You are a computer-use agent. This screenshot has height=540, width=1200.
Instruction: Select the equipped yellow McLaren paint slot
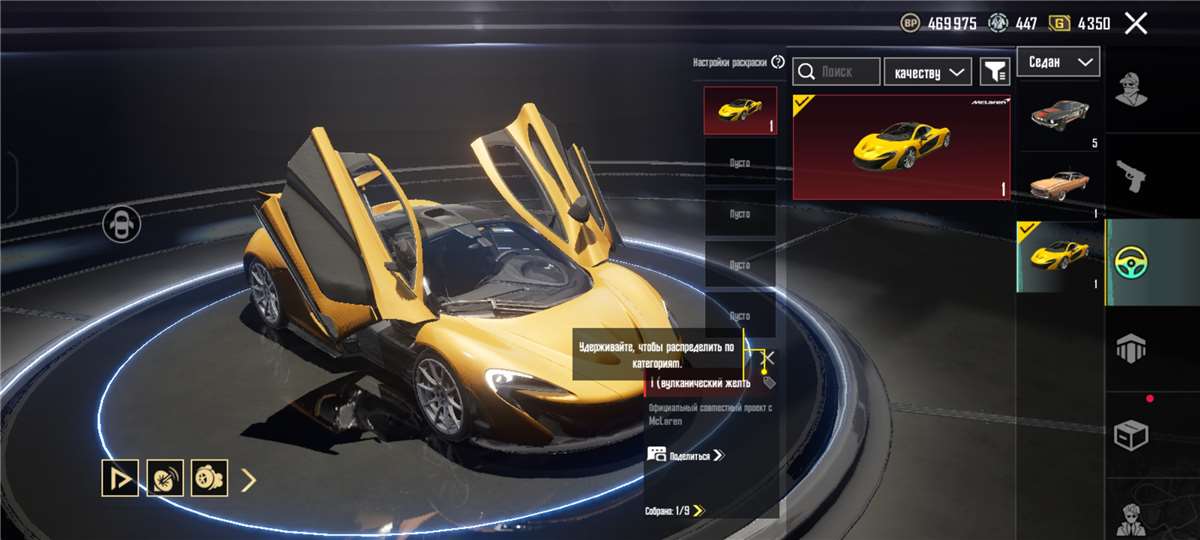click(x=740, y=110)
